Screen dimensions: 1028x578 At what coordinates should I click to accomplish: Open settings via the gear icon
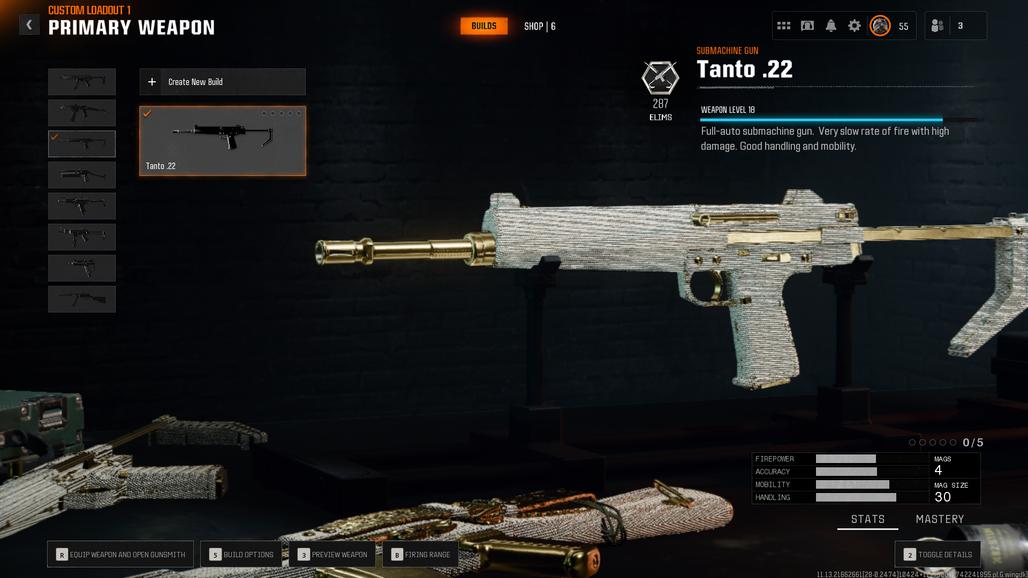point(854,26)
